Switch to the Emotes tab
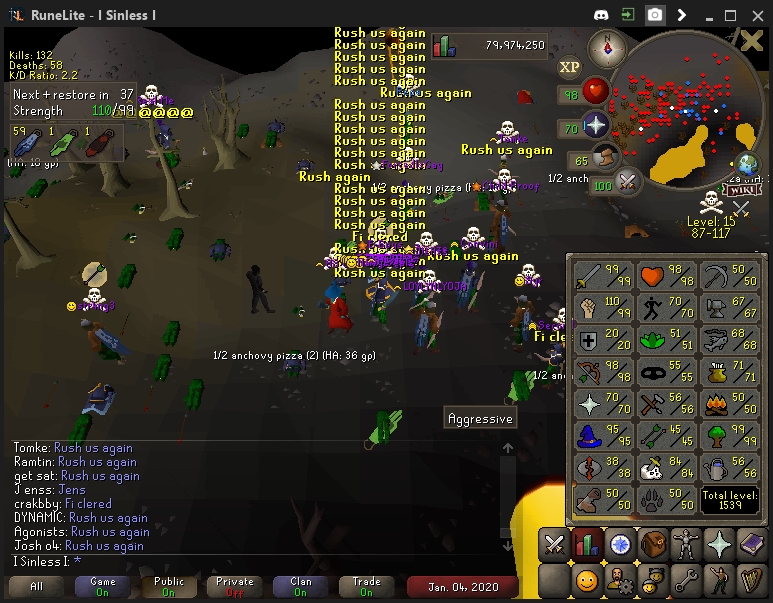The height and width of the screenshot is (603, 773). [x=718, y=579]
